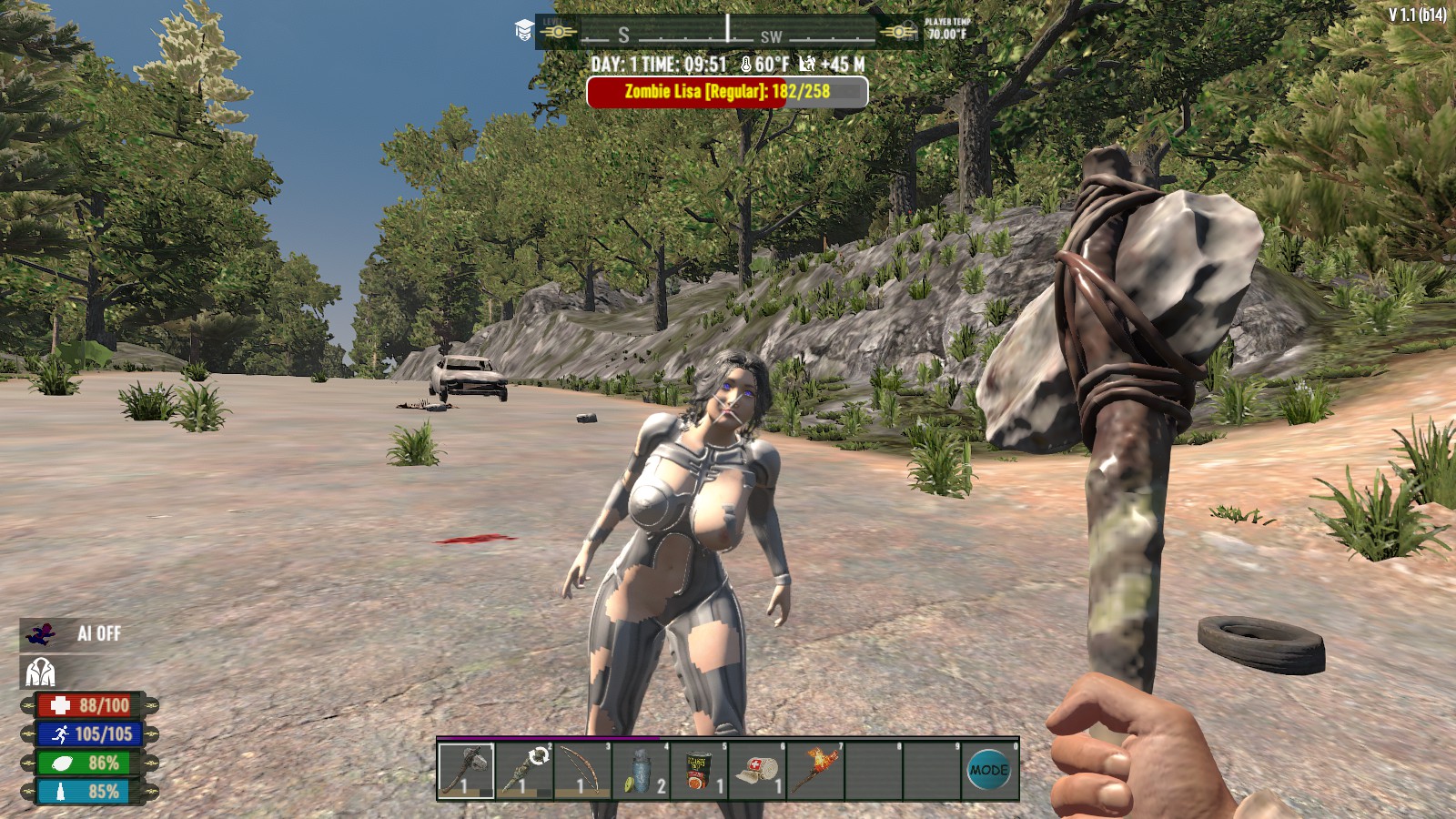
Task: Equip the wooden club in the hotbar
Action: click(524, 770)
